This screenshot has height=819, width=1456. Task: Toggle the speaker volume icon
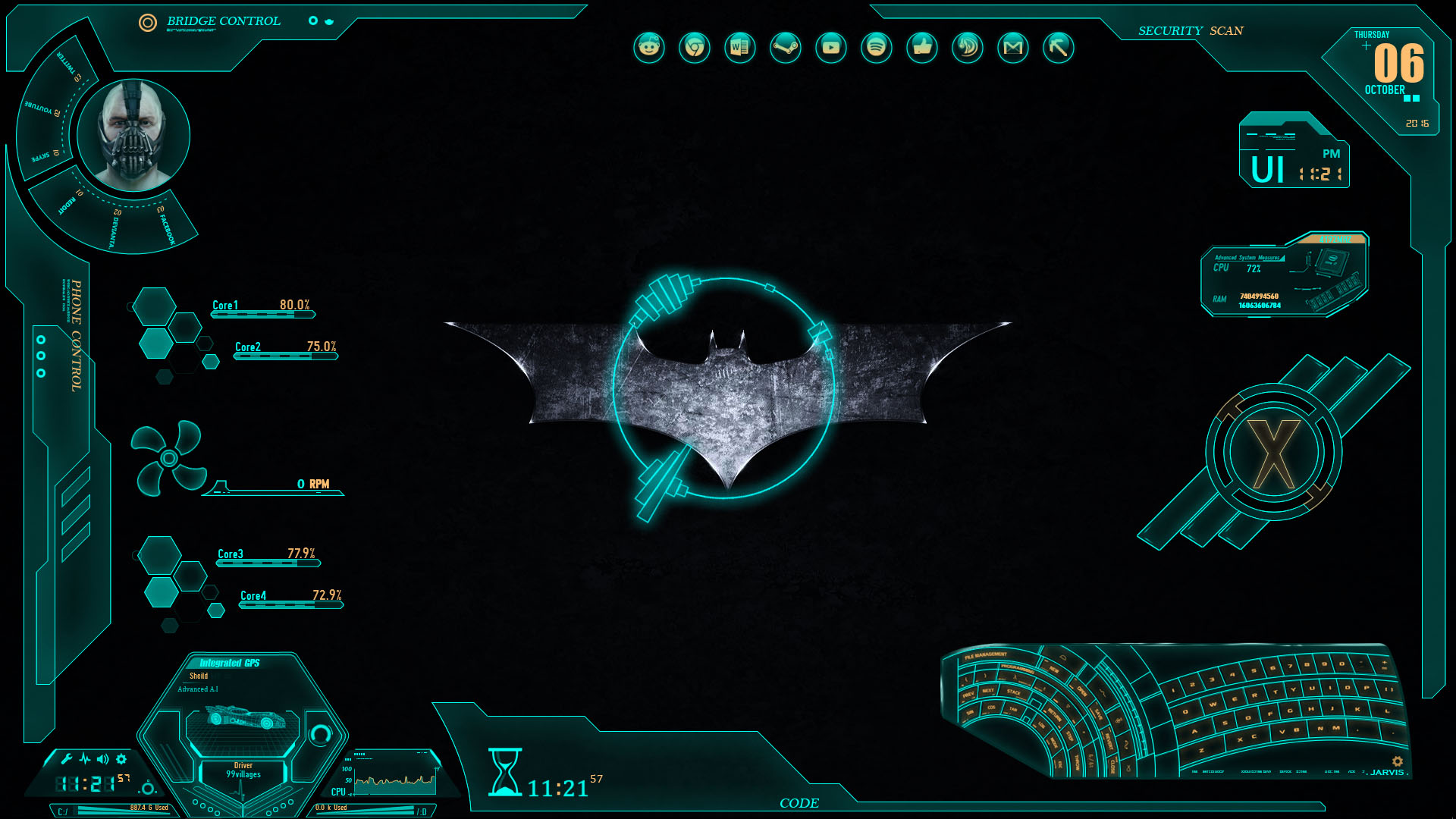[x=102, y=759]
